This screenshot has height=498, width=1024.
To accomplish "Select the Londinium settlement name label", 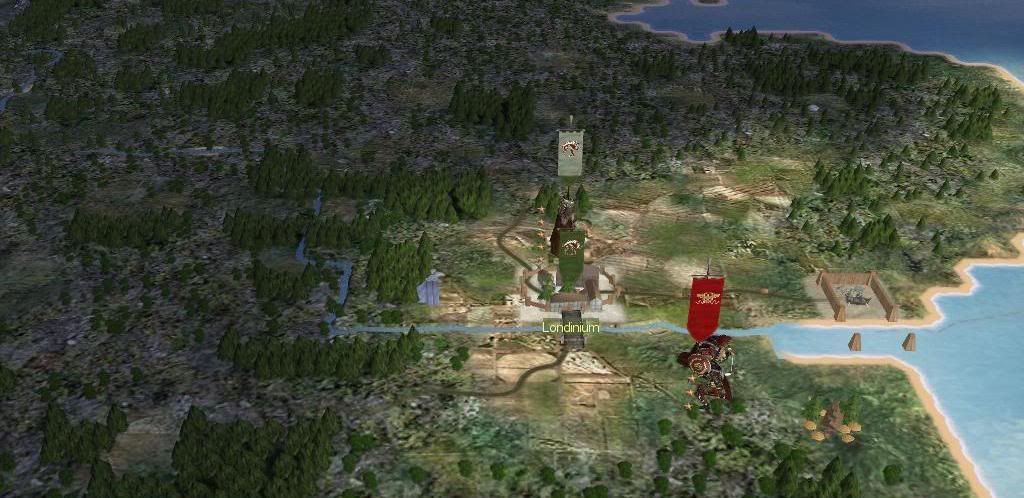I will (x=571, y=327).
